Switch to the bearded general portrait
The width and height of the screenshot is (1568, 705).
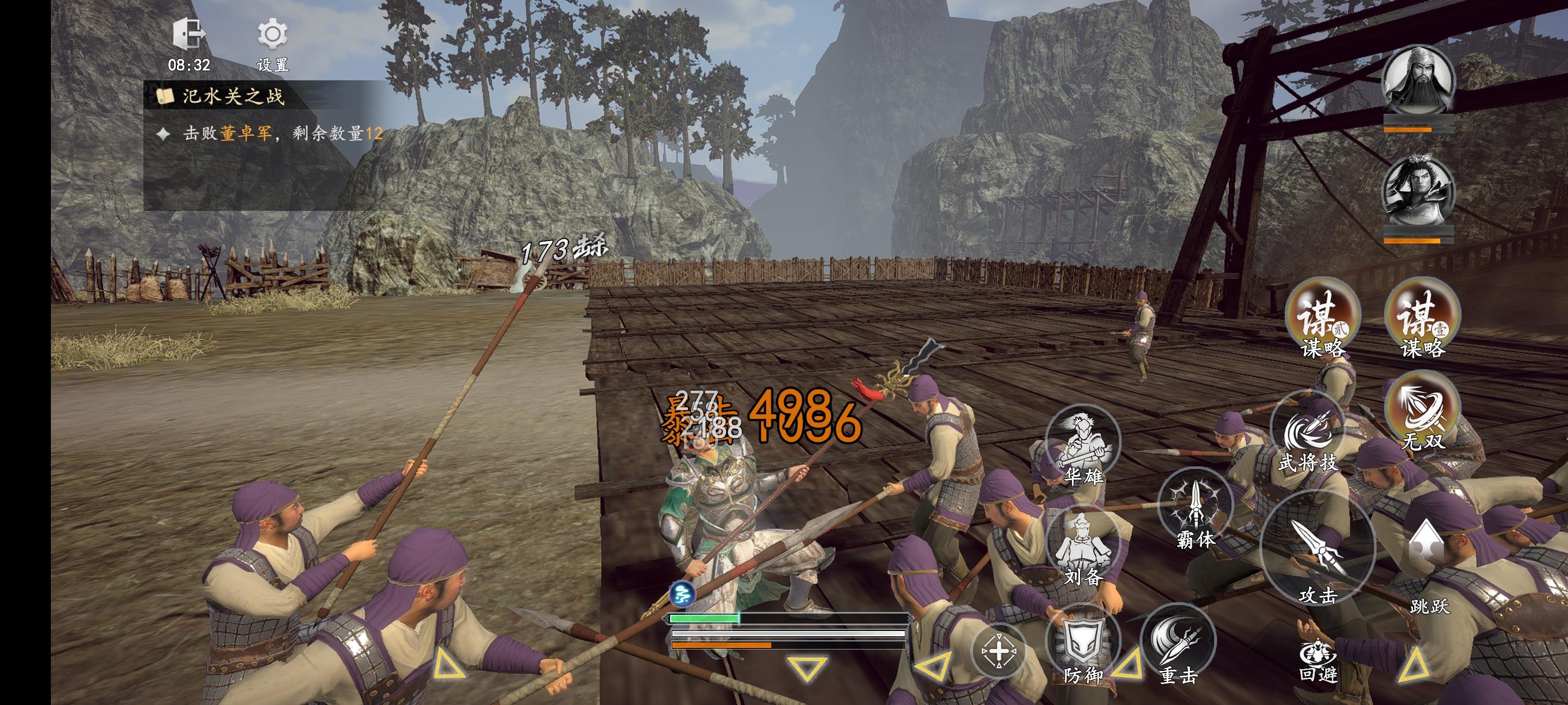(1418, 82)
